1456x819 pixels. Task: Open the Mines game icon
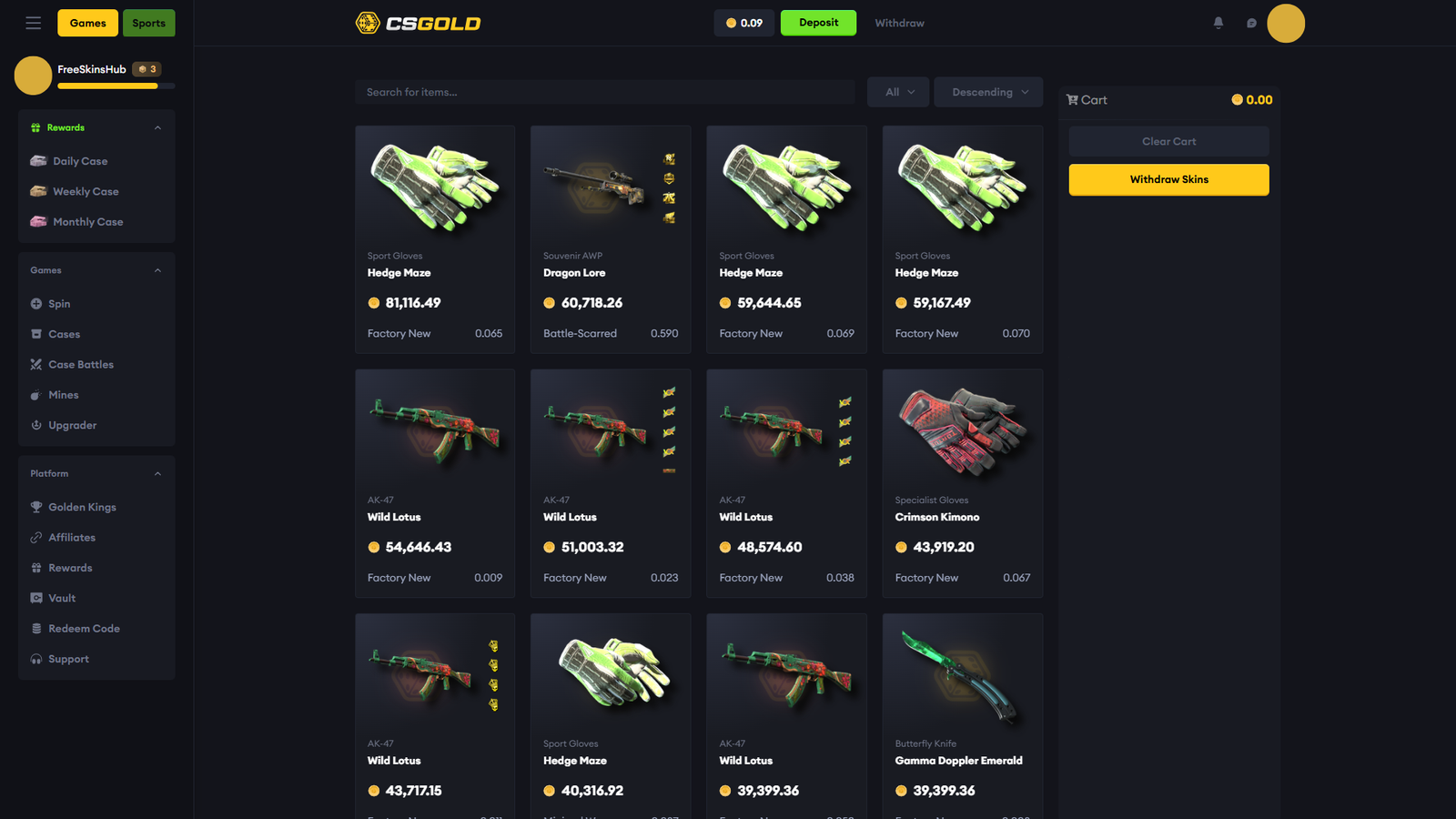pyautogui.click(x=35, y=394)
